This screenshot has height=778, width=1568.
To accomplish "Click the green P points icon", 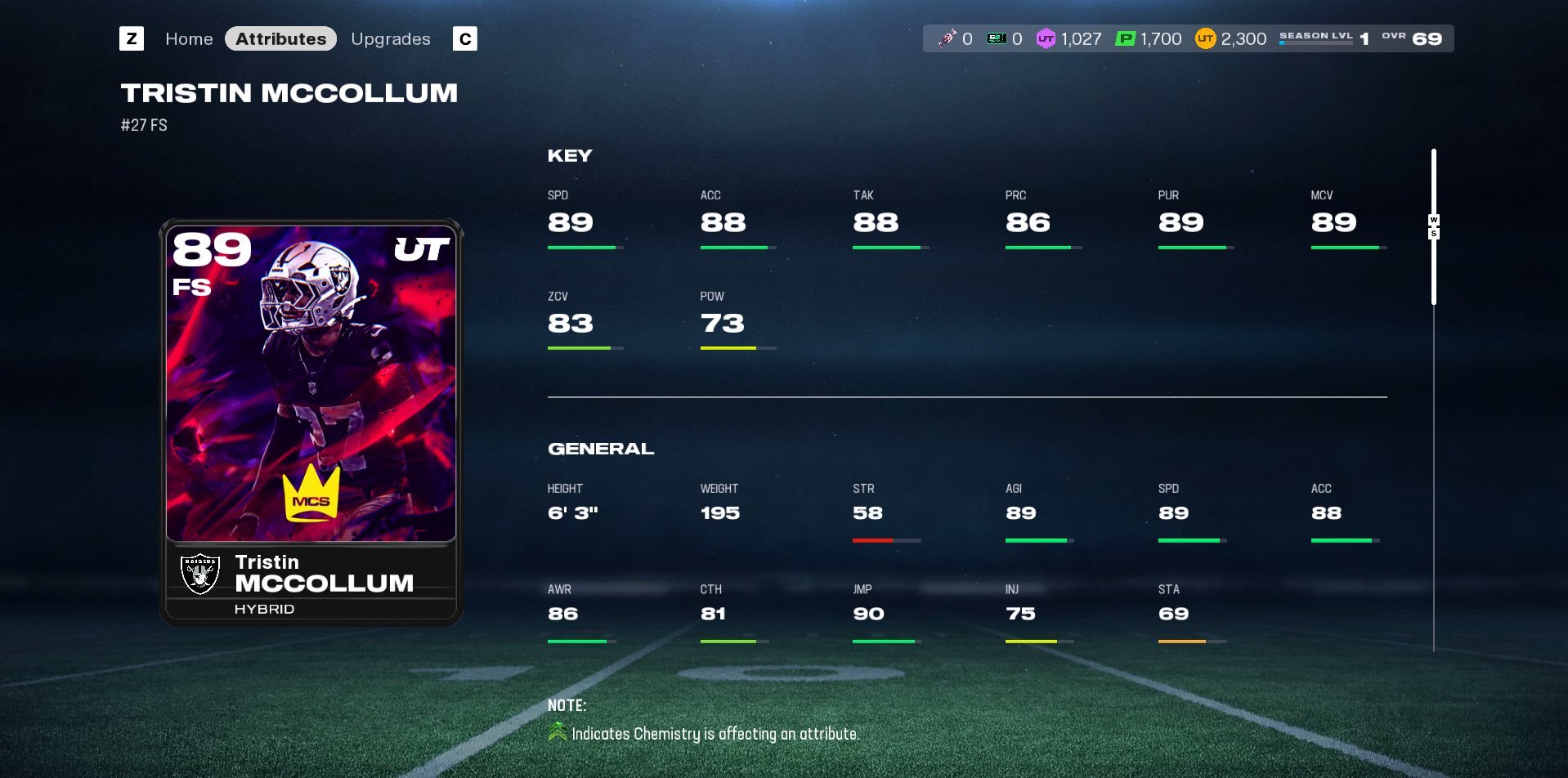I will 1124,38.
